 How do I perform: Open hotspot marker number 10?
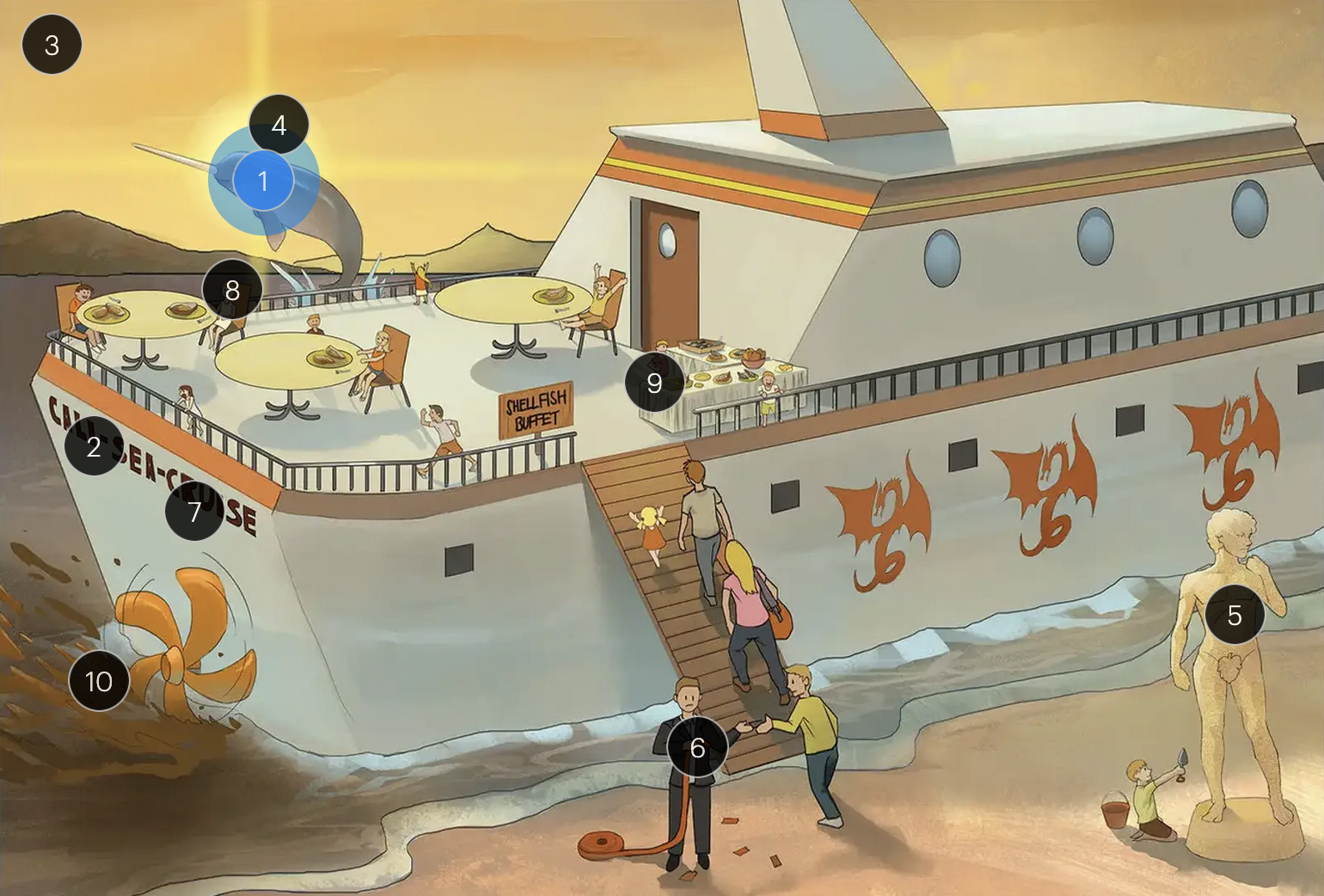(x=99, y=681)
